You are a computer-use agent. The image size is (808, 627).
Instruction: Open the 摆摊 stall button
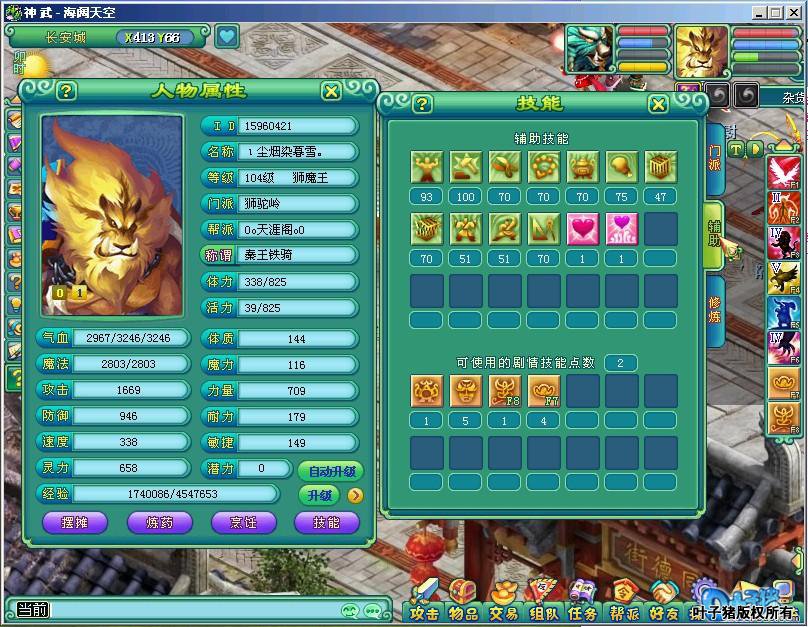pyautogui.click(x=74, y=522)
